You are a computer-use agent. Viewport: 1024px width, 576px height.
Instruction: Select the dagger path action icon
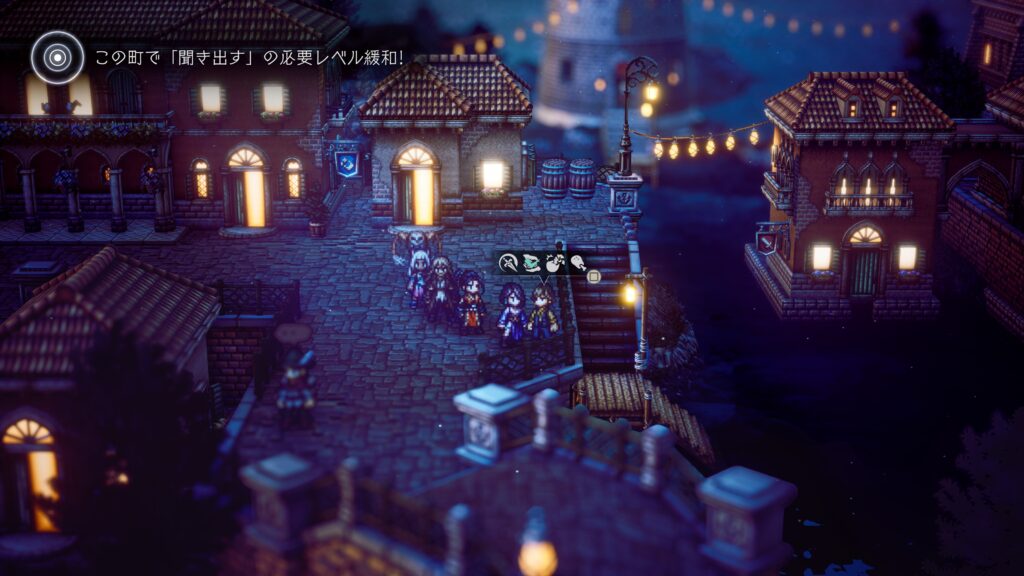pos(508,263)
